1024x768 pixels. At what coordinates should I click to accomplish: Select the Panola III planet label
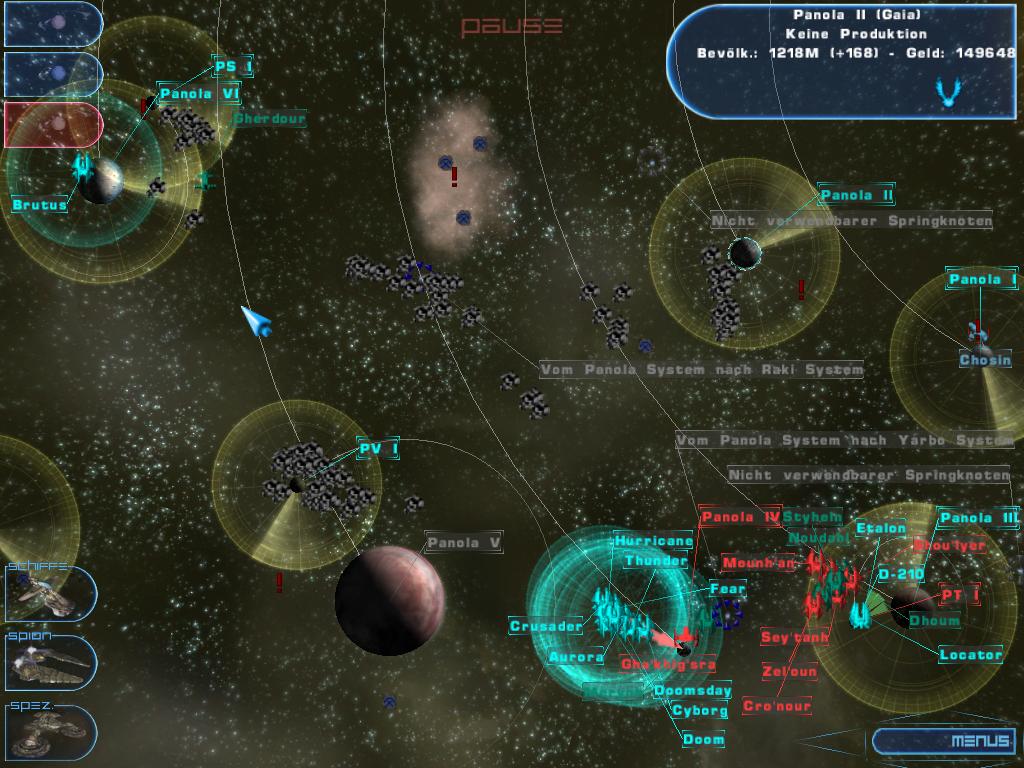tap(979, 518)
